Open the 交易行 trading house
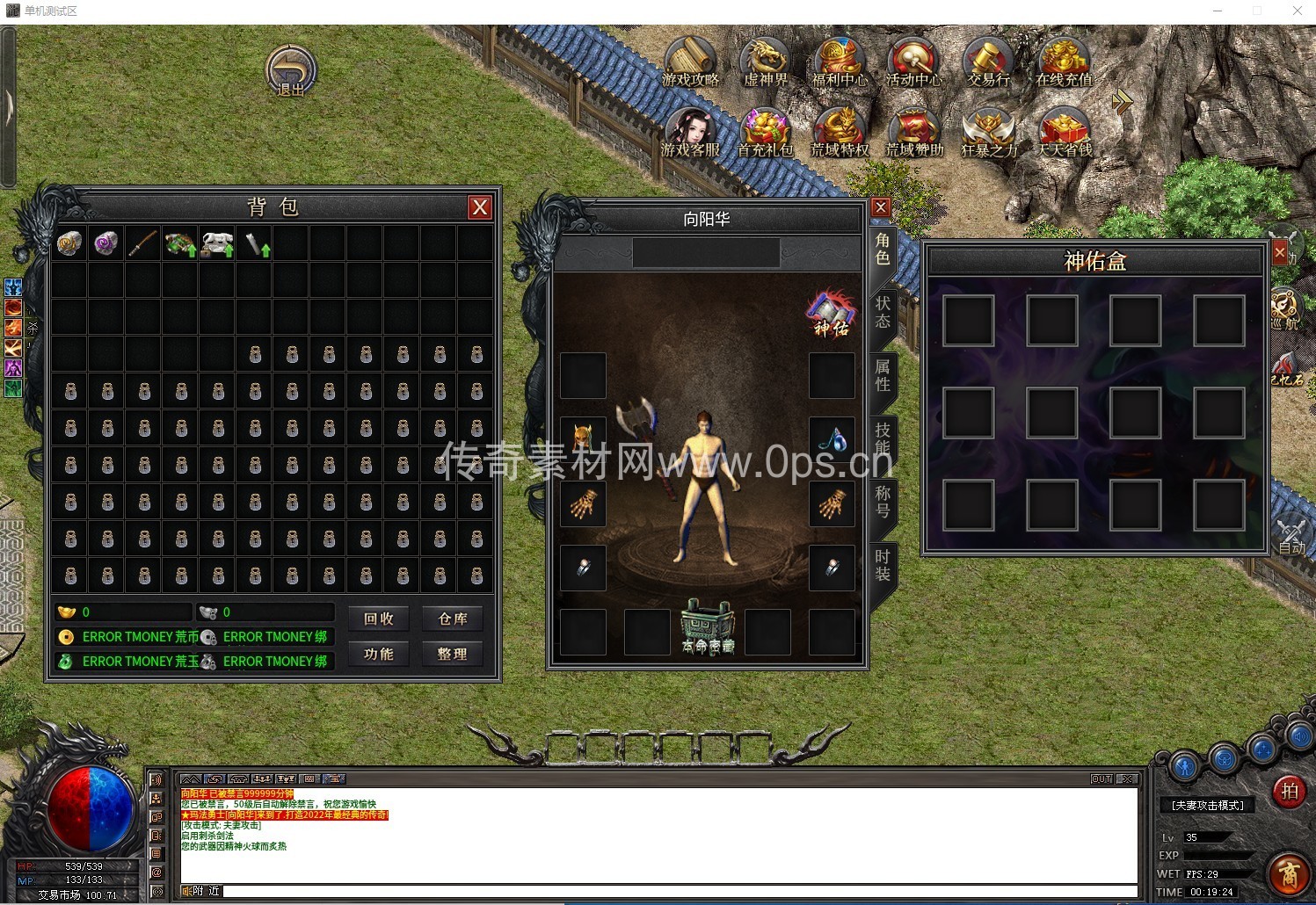1316x905 pixels. pyautogui.click(x=989, y=62)
